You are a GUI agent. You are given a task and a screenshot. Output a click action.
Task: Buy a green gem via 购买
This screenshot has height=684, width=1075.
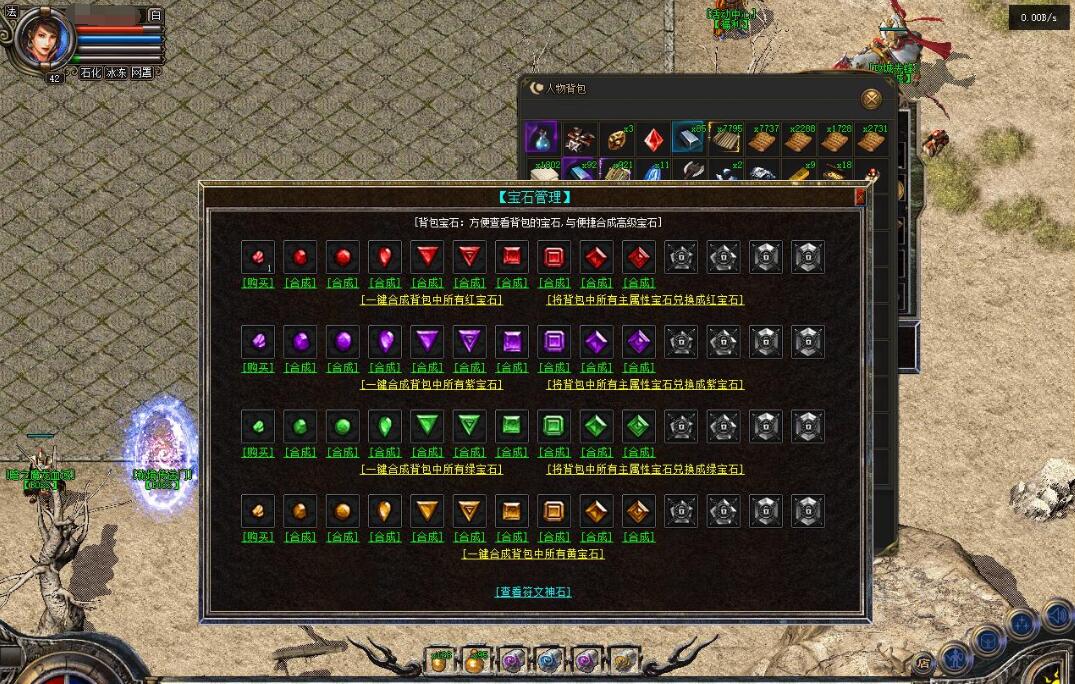coord(258,452)
